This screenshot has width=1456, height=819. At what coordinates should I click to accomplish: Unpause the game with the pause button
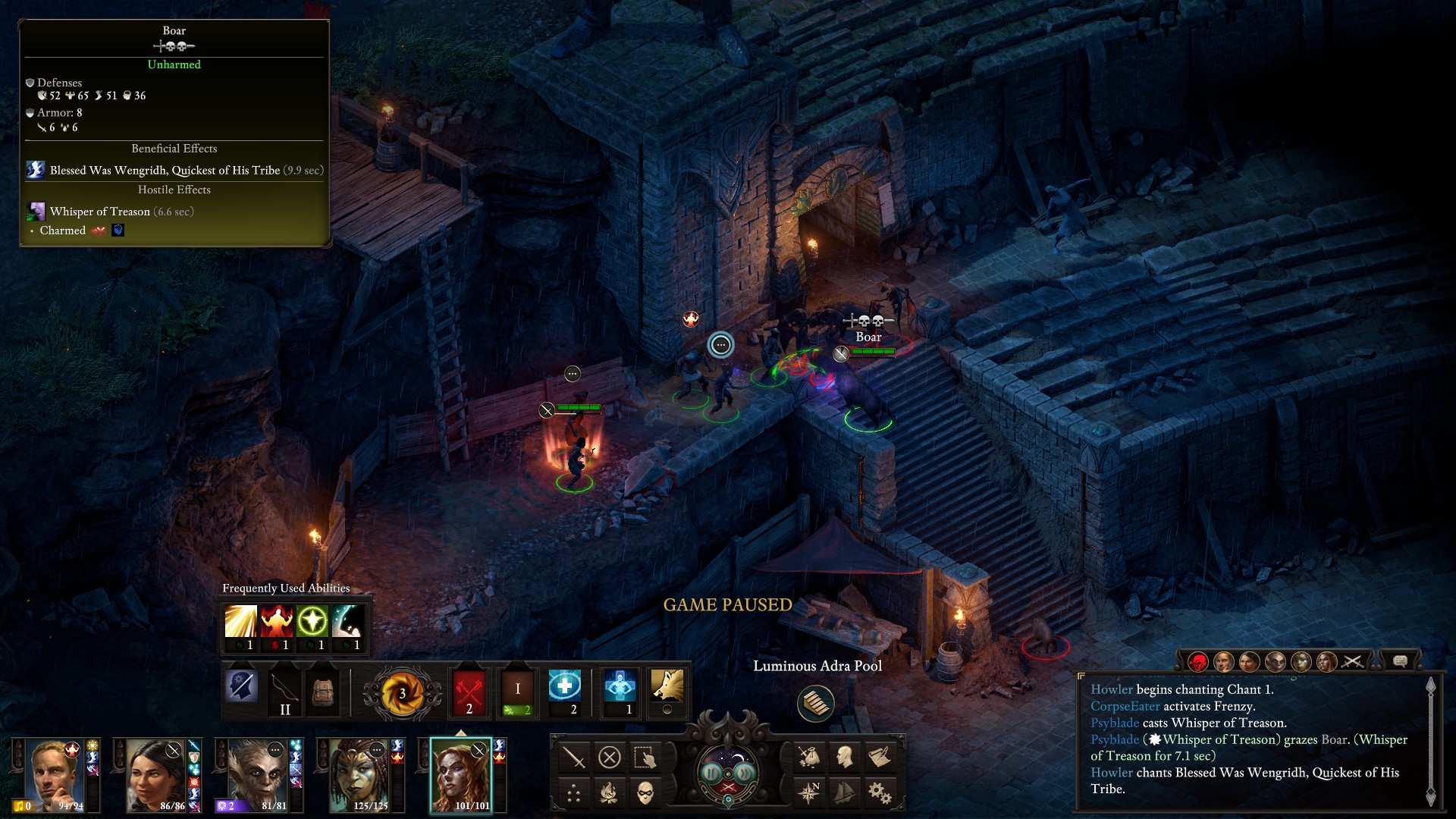711,773
